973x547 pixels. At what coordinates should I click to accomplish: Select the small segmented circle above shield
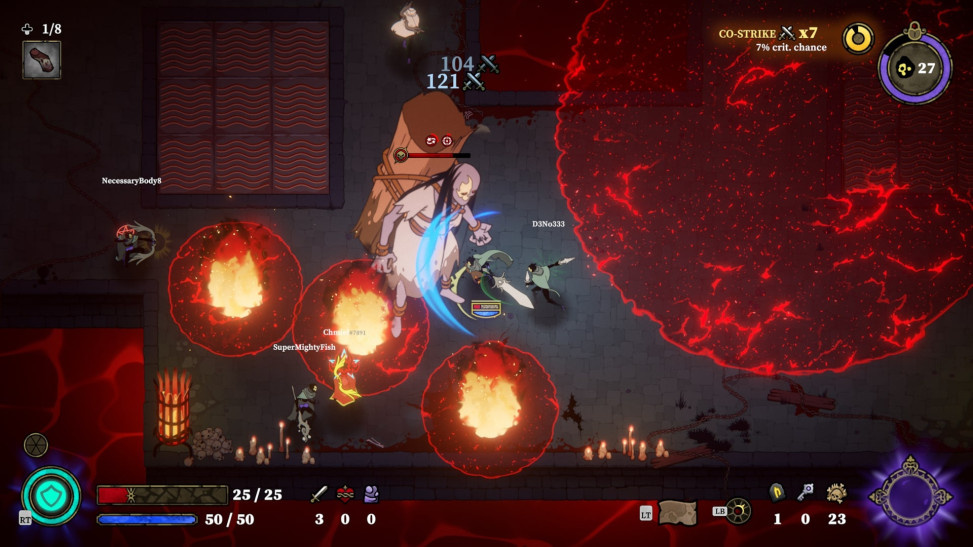coord(36,445)
